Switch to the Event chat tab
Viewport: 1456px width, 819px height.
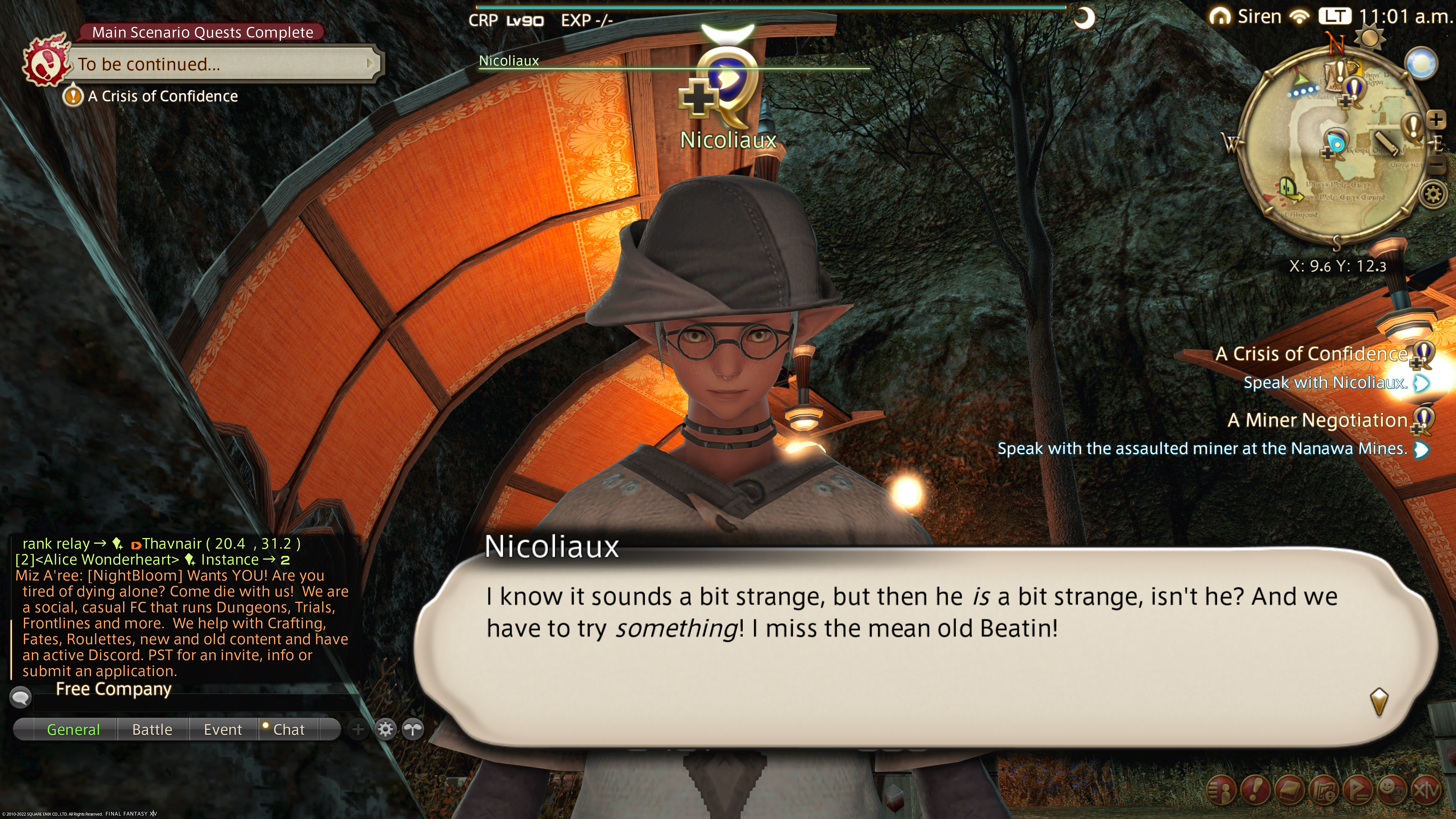223,729
